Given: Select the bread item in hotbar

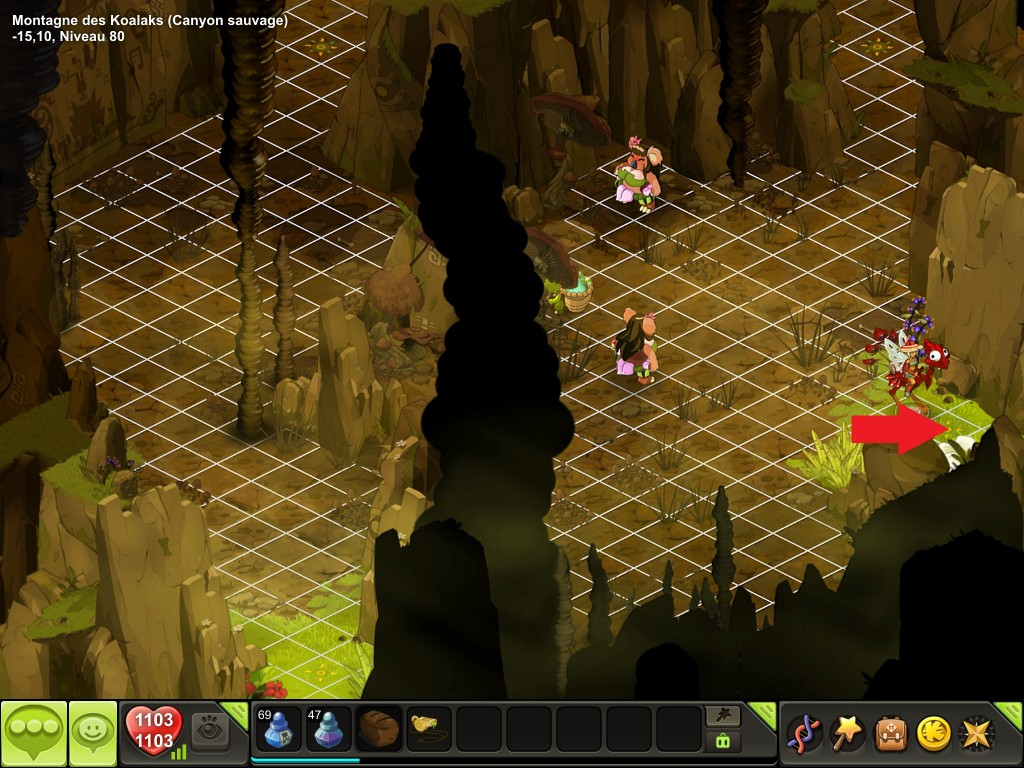Looking at the screenshot, I should (379, 729).
